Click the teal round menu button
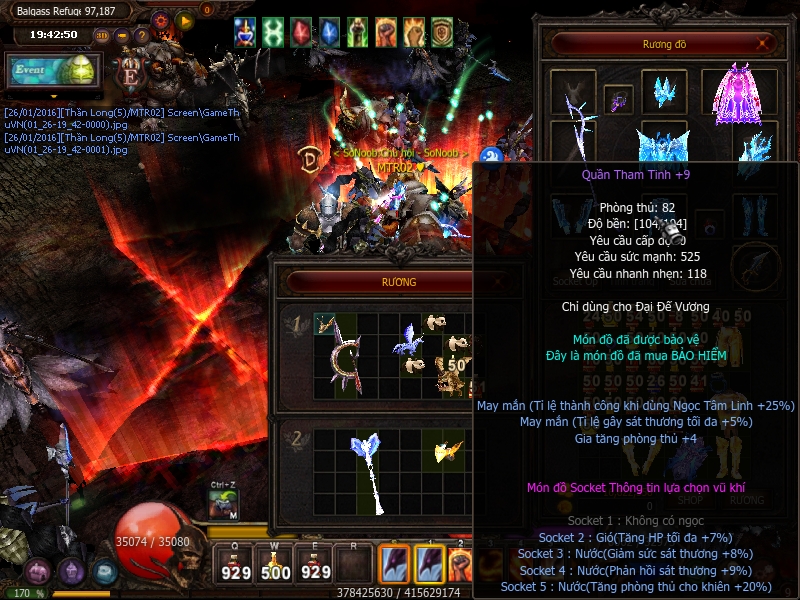Viewport: 800px width, 600px height. (105, 571)
